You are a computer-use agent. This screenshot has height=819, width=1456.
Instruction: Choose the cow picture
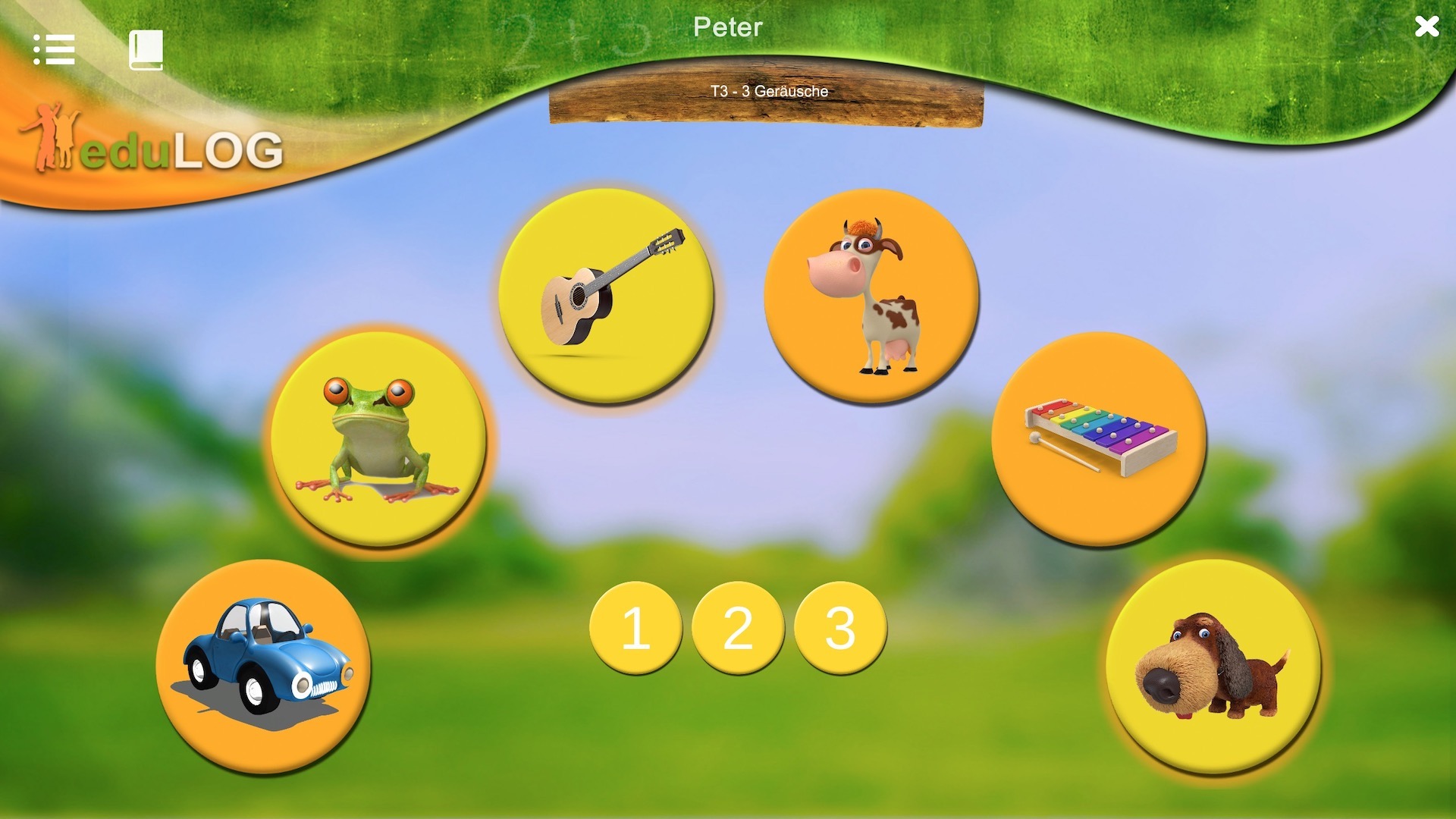click(871, 295)
